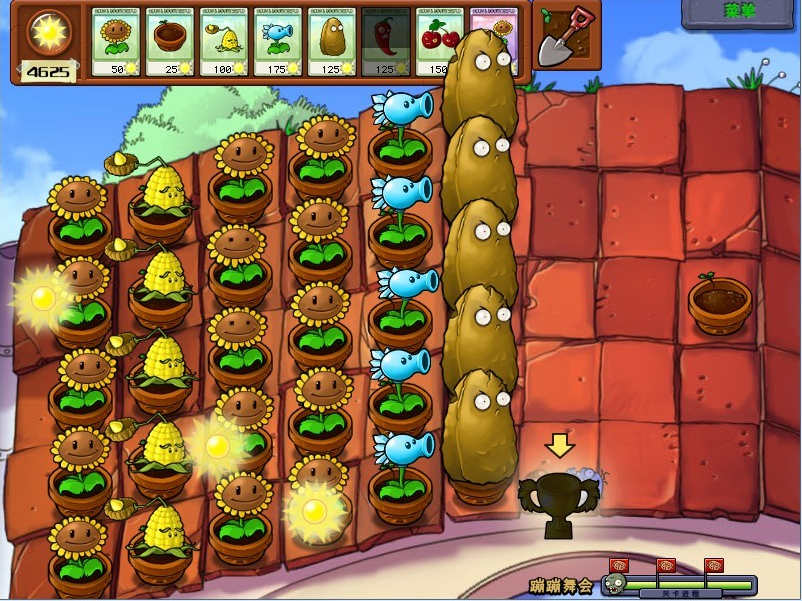Choose the Kernel-pult seed packet
Image resolution: width=802 pixels, height=601 pixels.
[224, 41]
